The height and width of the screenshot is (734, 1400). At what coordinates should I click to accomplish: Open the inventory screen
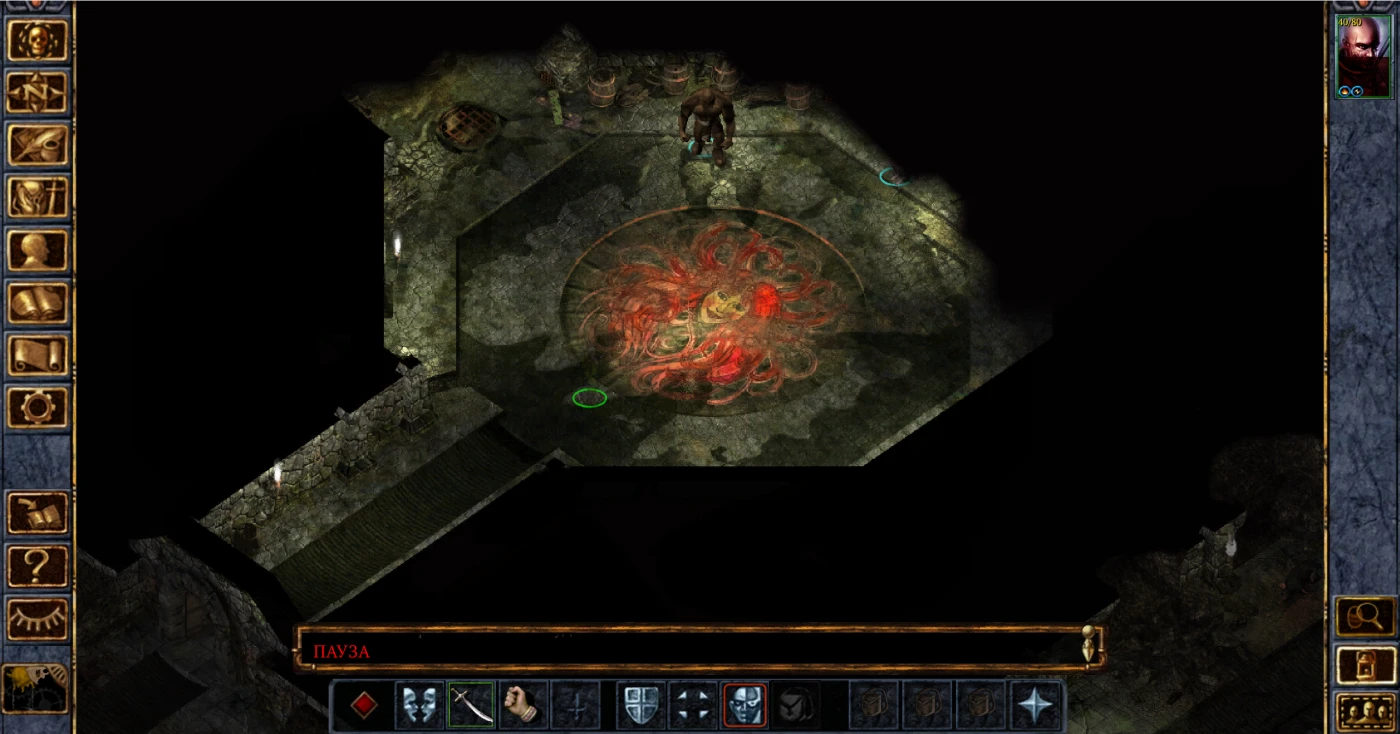[x=38, y=197]
